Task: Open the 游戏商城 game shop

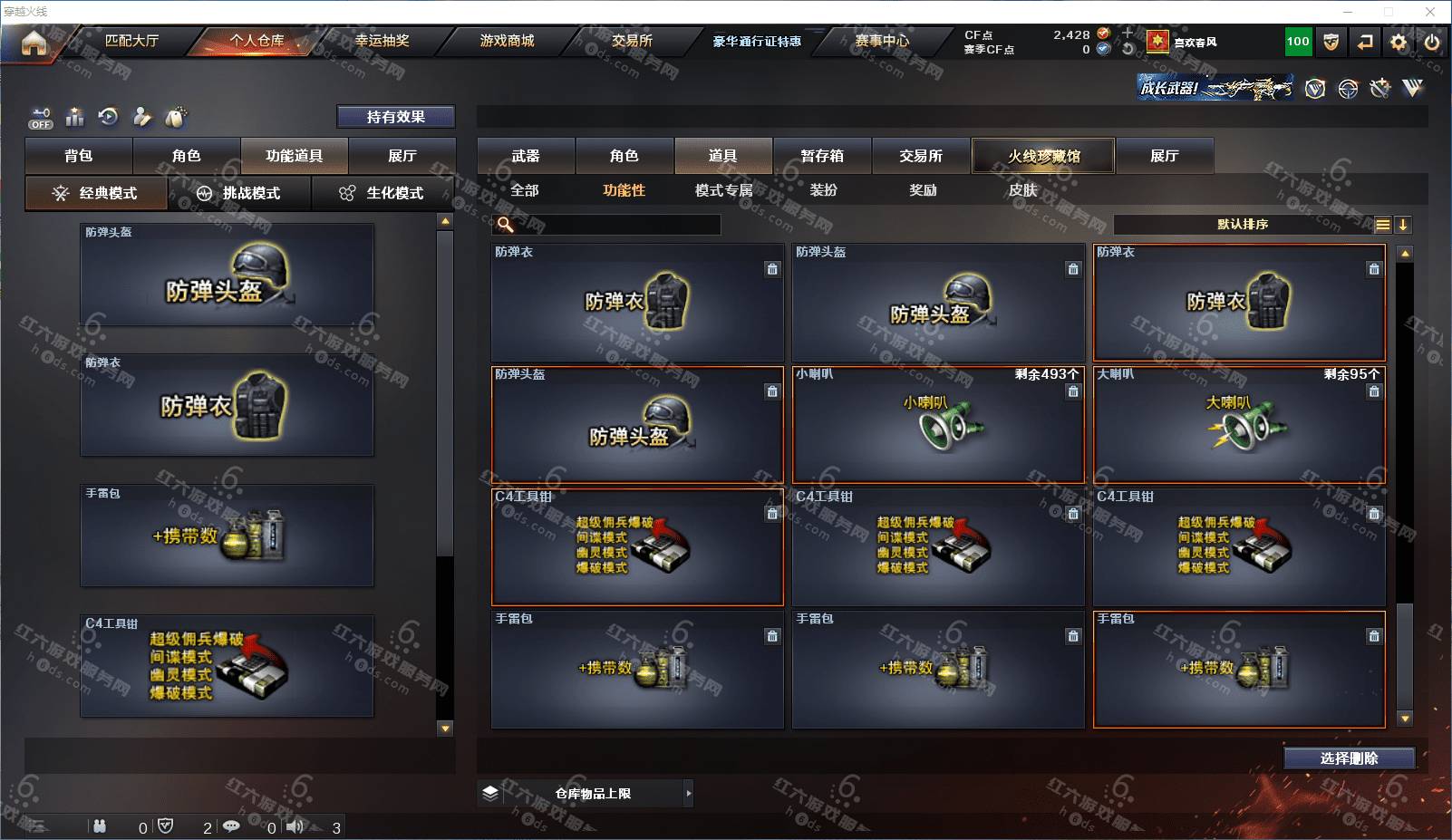Action: [507, 41]
